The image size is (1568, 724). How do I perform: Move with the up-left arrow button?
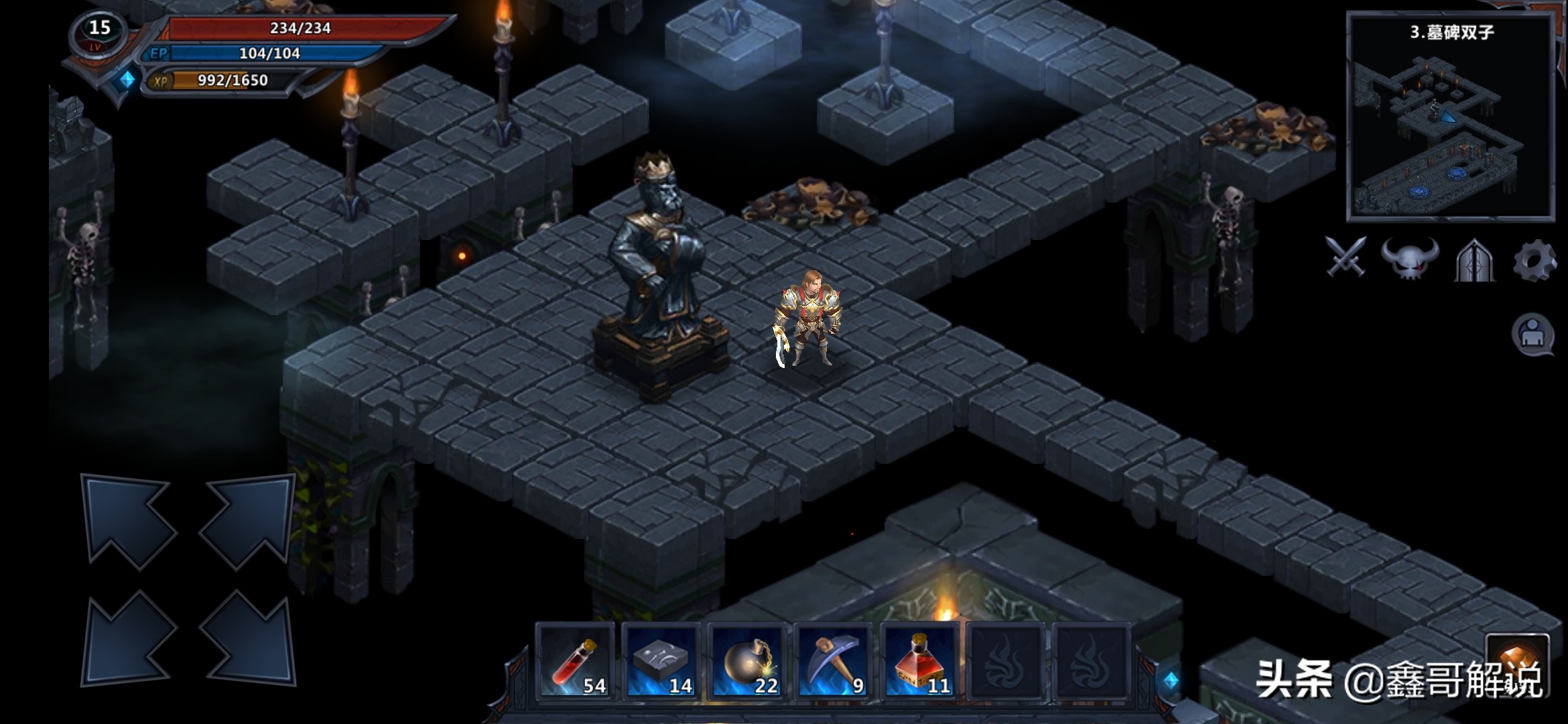point(128,521)
